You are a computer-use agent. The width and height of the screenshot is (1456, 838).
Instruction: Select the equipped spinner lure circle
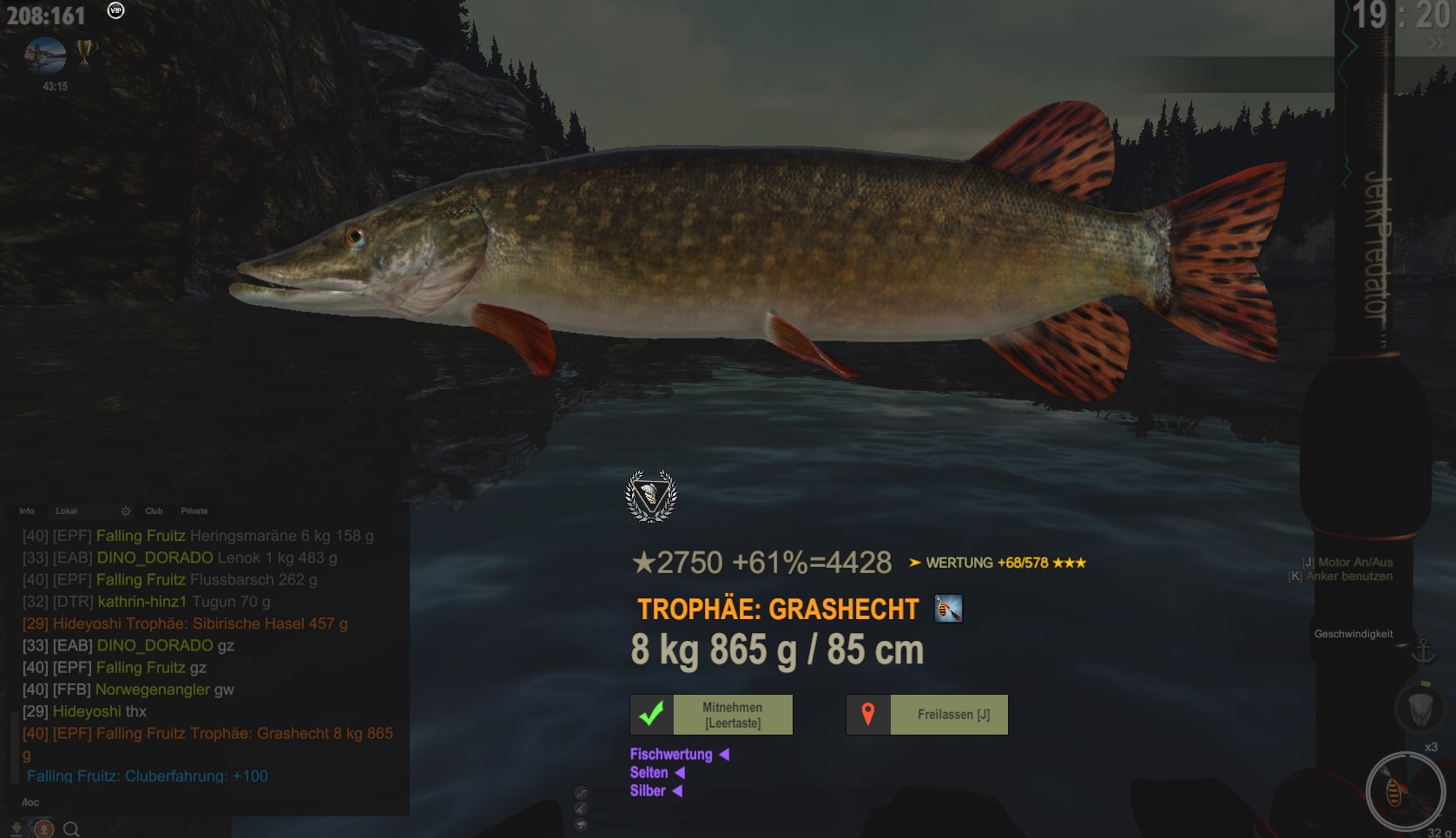[1404, 790]
